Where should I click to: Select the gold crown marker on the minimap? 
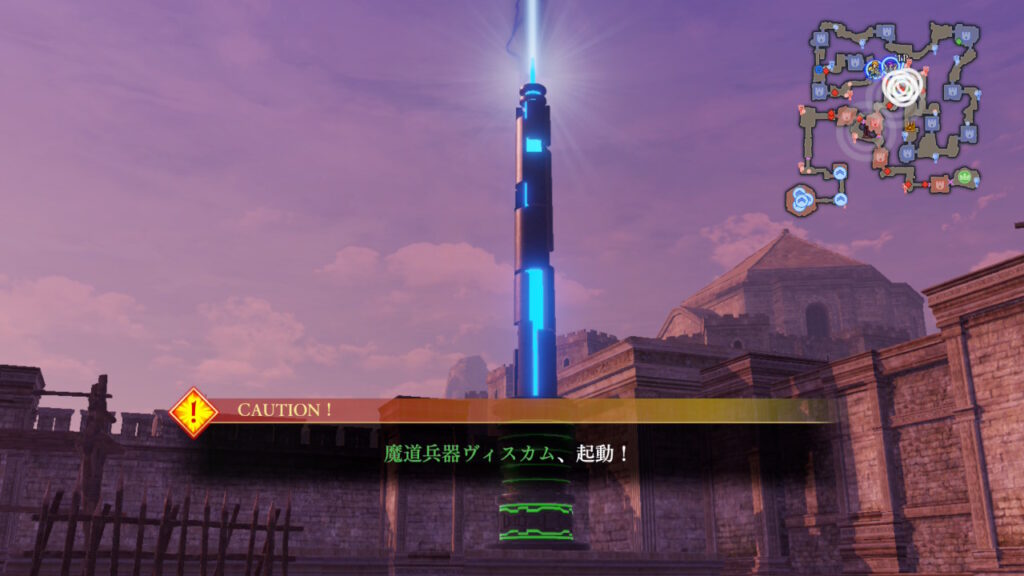pyautogui.click(x=910, y=127)
